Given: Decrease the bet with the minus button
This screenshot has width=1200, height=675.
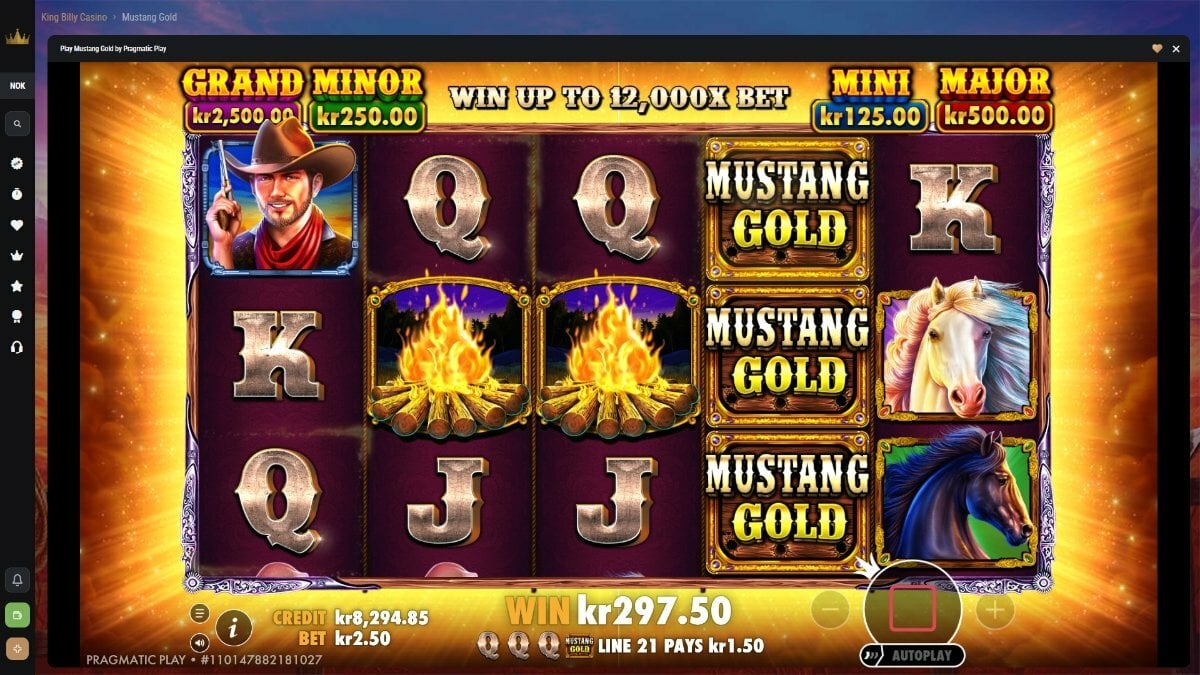Looking at the screenshot, I should 830,609.
